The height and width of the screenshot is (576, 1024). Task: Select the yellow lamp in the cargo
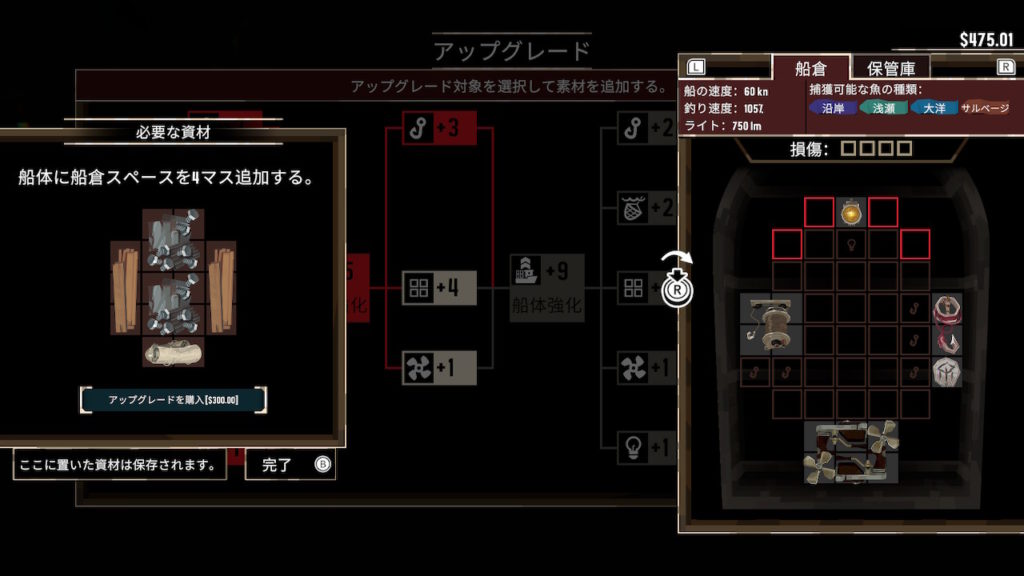(851, 213)
